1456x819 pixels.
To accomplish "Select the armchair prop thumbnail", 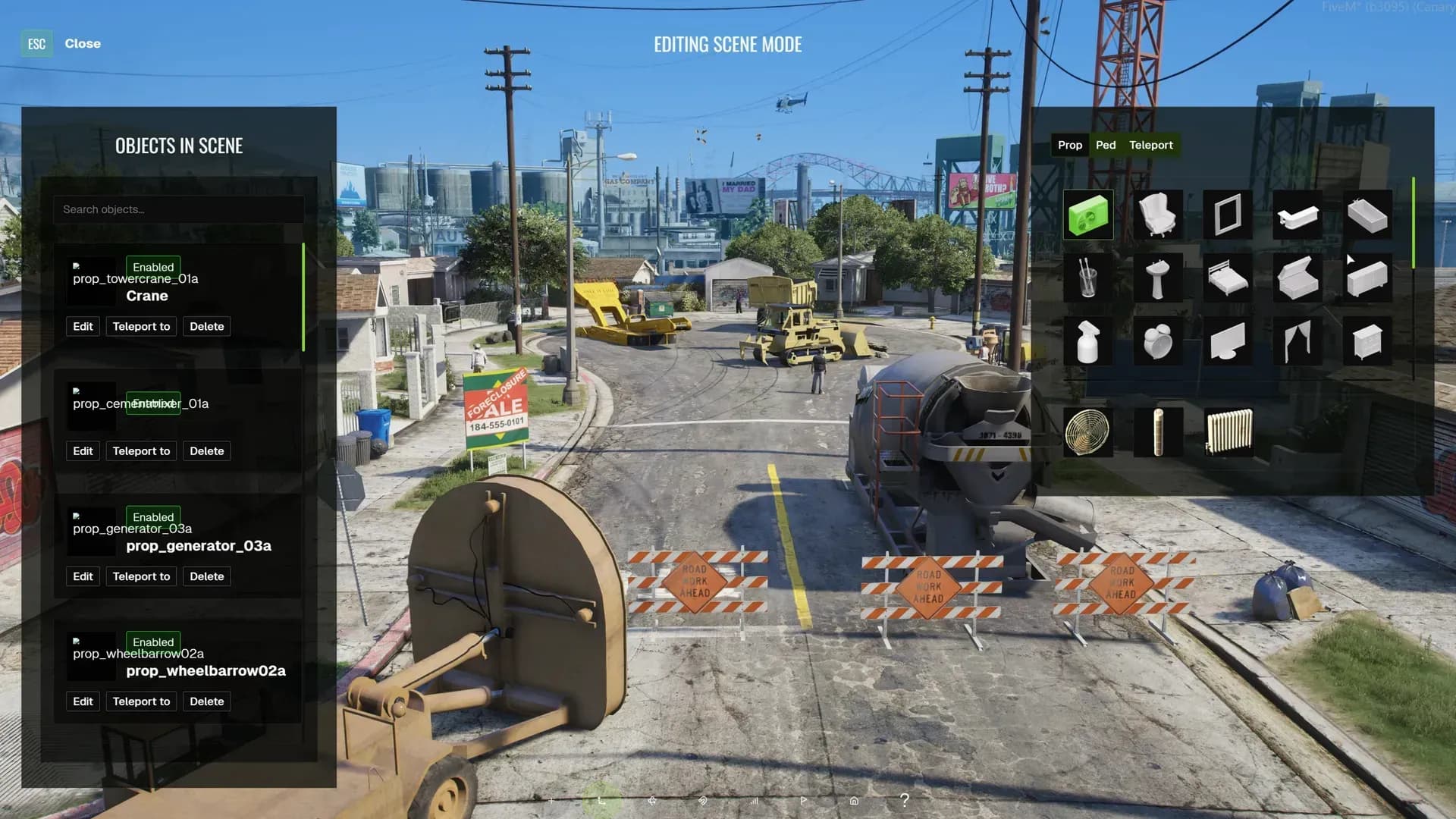I will 1158,215.
